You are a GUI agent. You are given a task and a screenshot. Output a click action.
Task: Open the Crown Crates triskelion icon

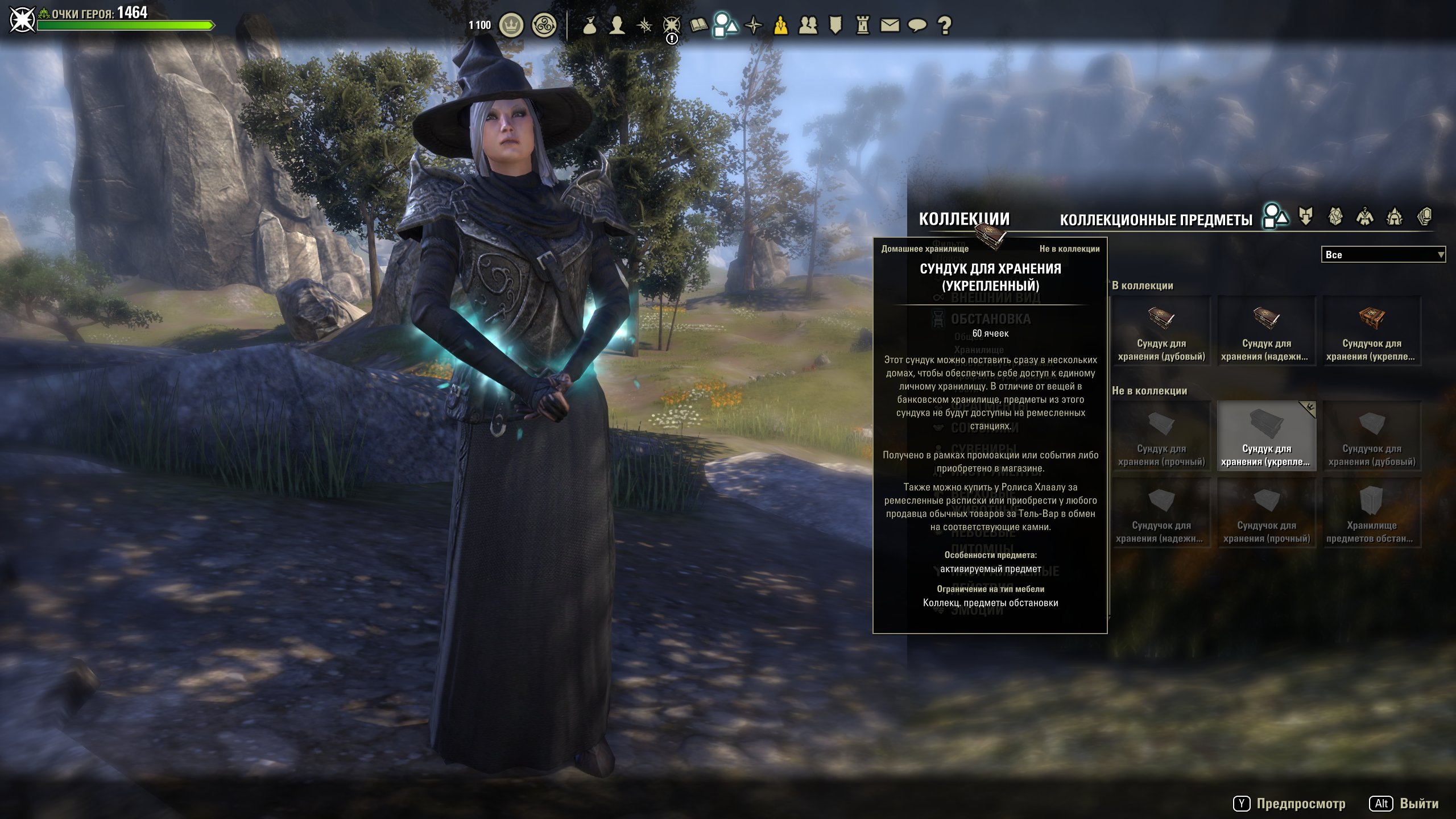tap(544, 25)
